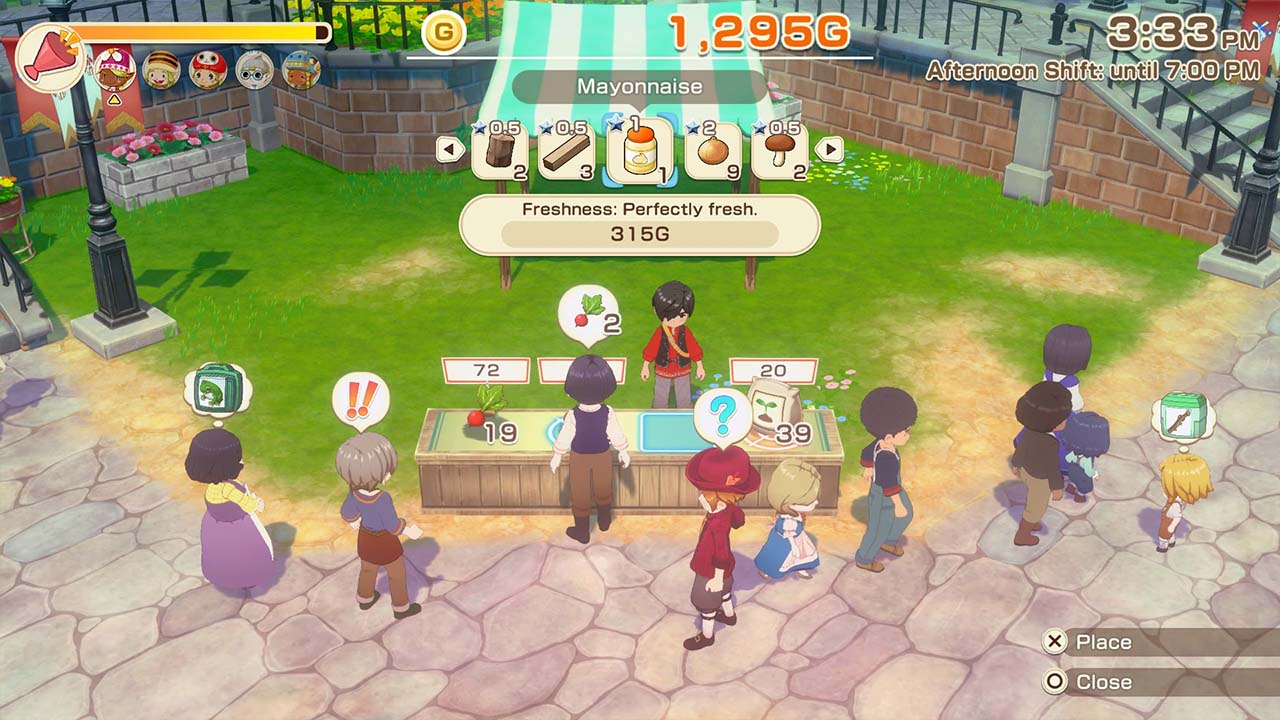The image size is (1280, 720).
Task: Choose the tree stump log item
Action: coord(500,151)
